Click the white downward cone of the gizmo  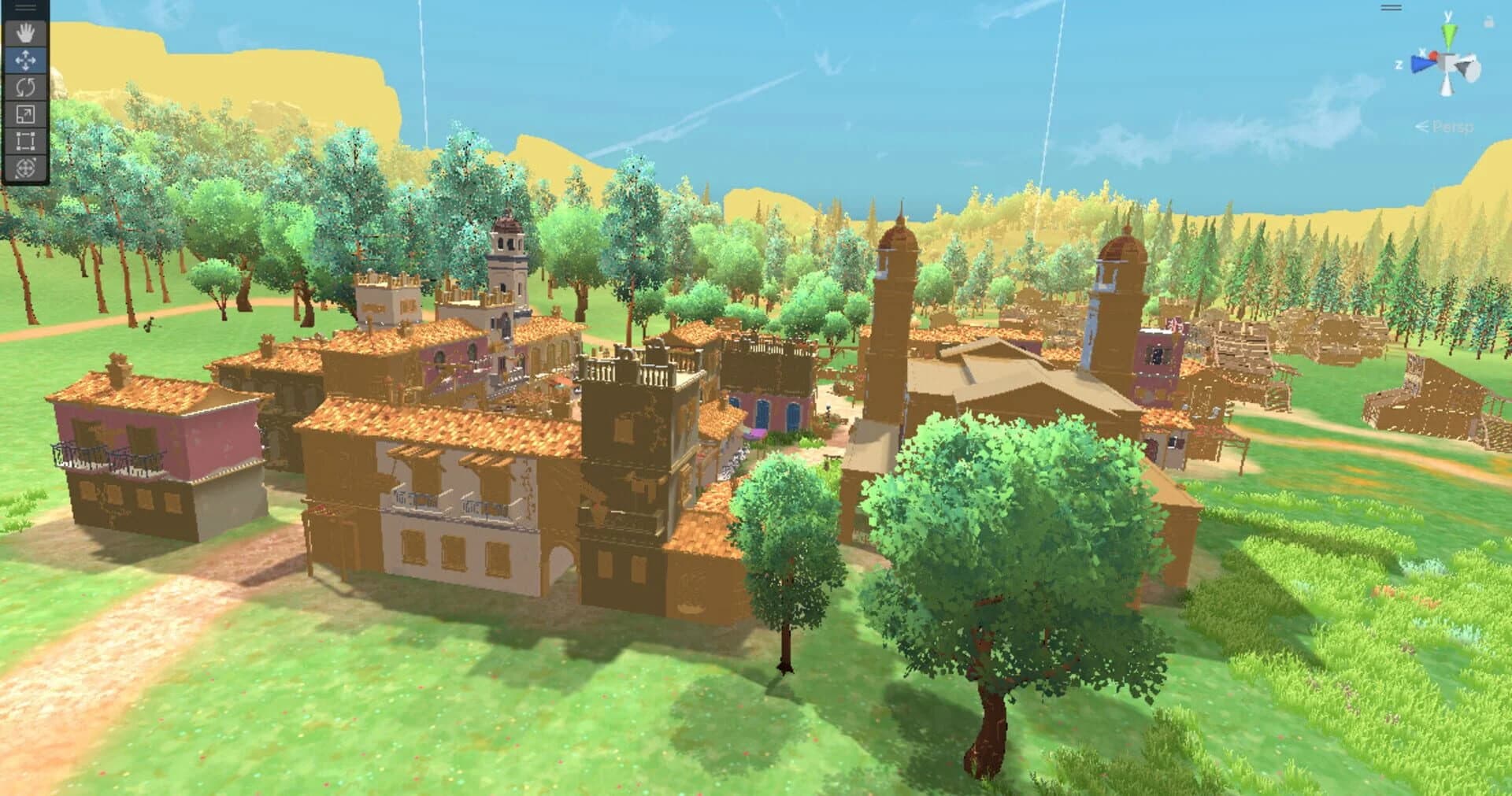tap(1447, 87)
